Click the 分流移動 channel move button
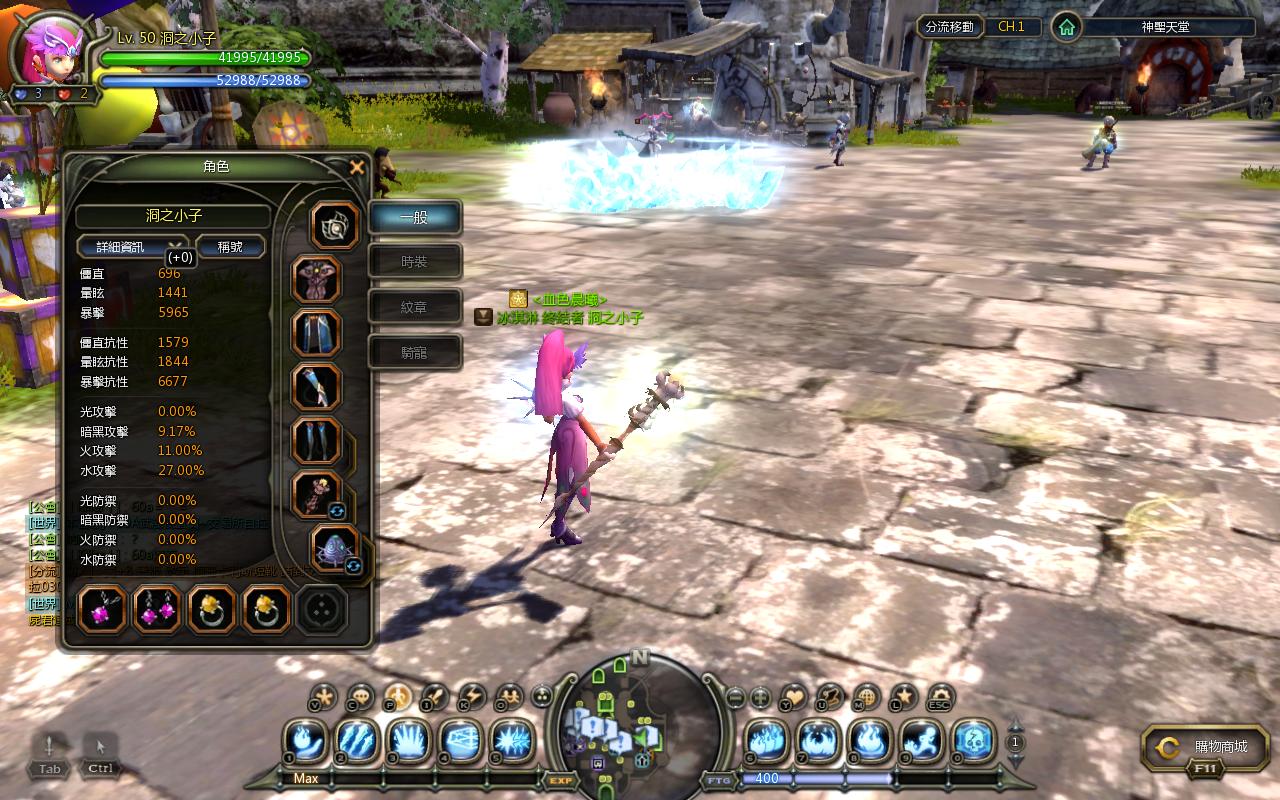This screenshot has width=1280, height=800. coord(950,27)
